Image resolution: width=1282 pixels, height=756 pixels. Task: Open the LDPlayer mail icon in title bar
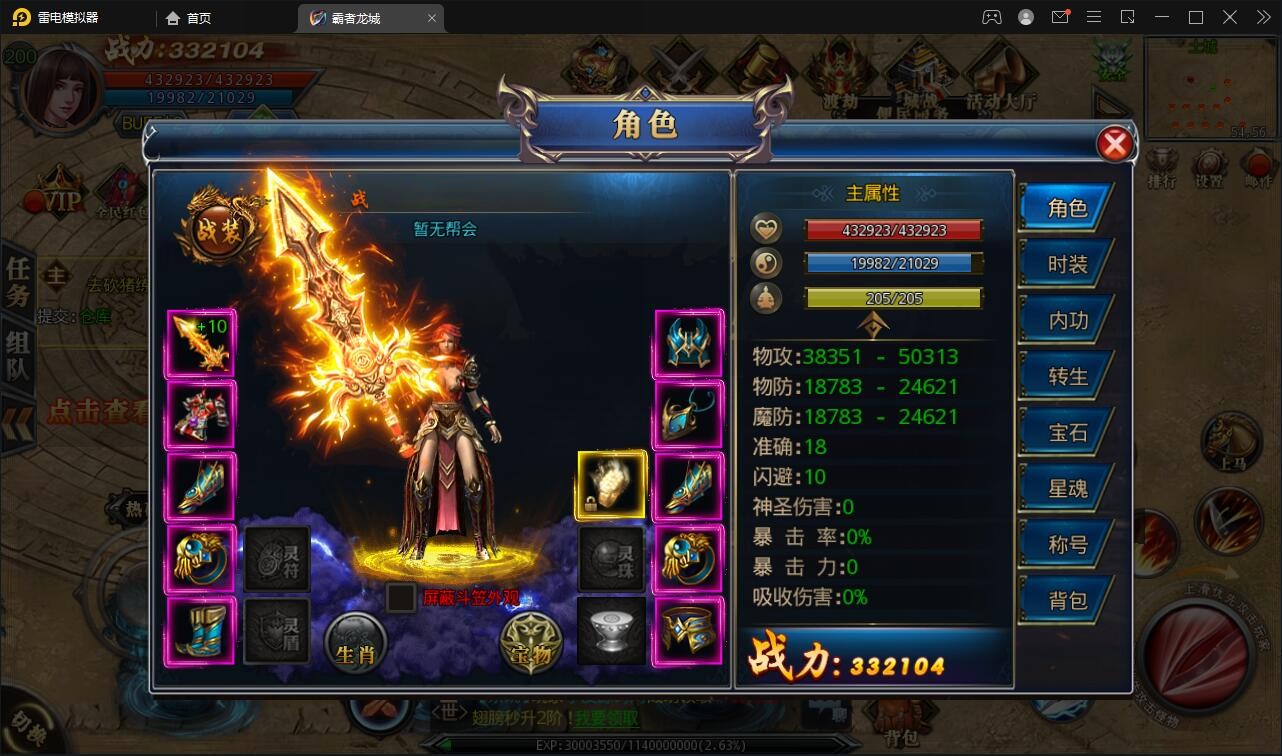(1061, 17)
